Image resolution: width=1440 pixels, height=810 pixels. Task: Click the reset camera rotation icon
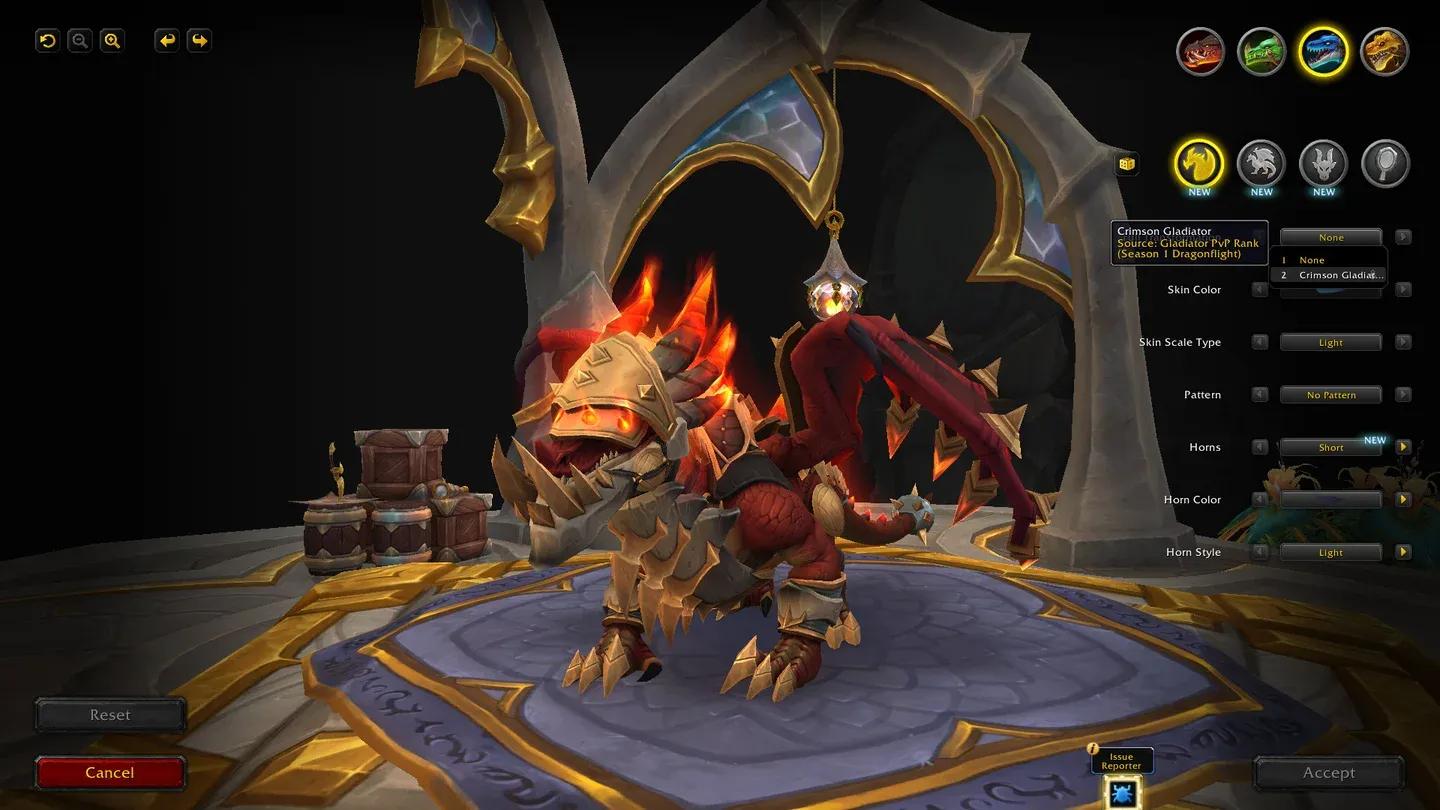coord(46,40)
